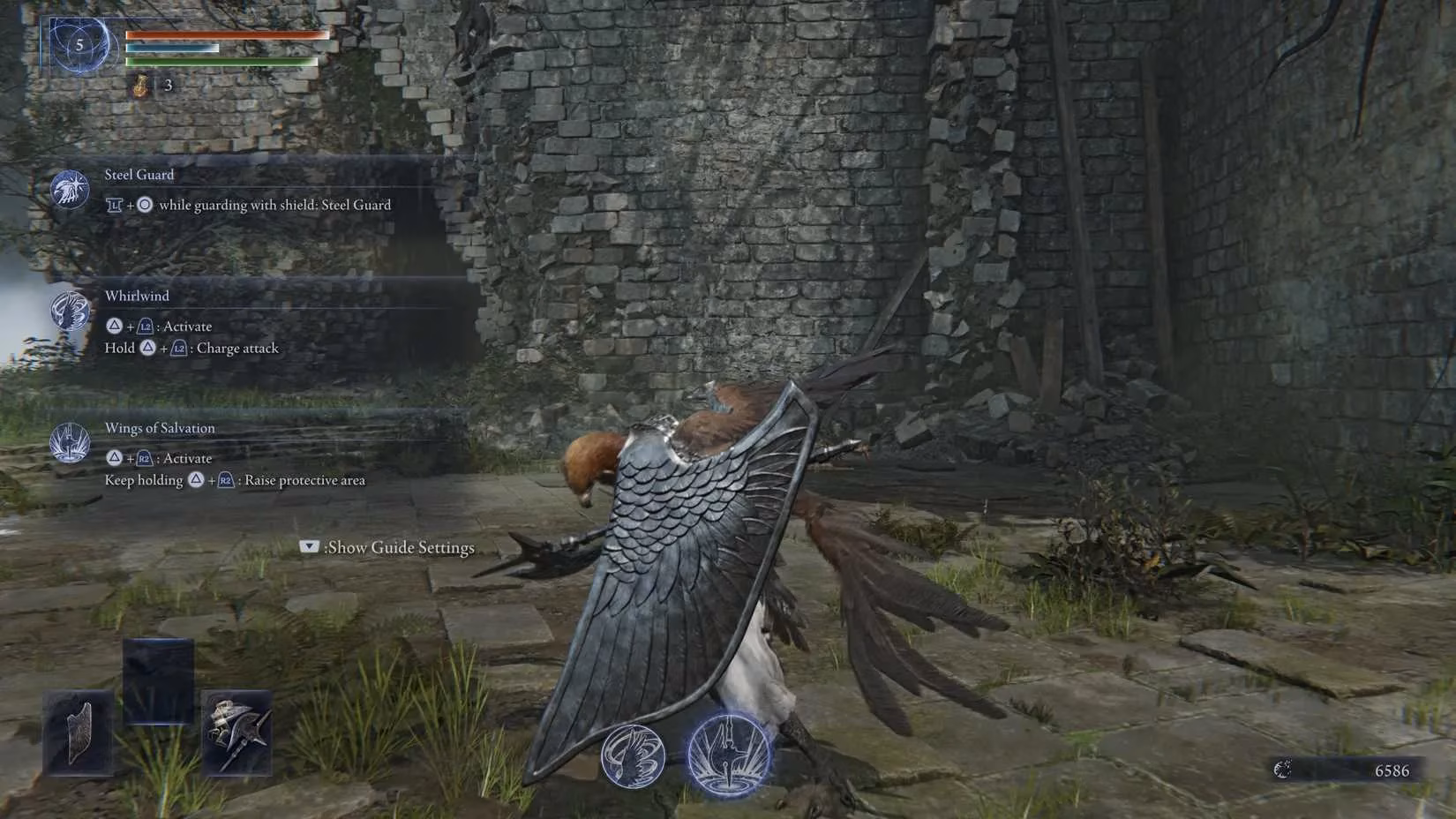Click the L2 button prompt in Whirlwind tutorial
Image resolution: width=1456 pixels, height=819 pixels.
click(x=146, y=326)
